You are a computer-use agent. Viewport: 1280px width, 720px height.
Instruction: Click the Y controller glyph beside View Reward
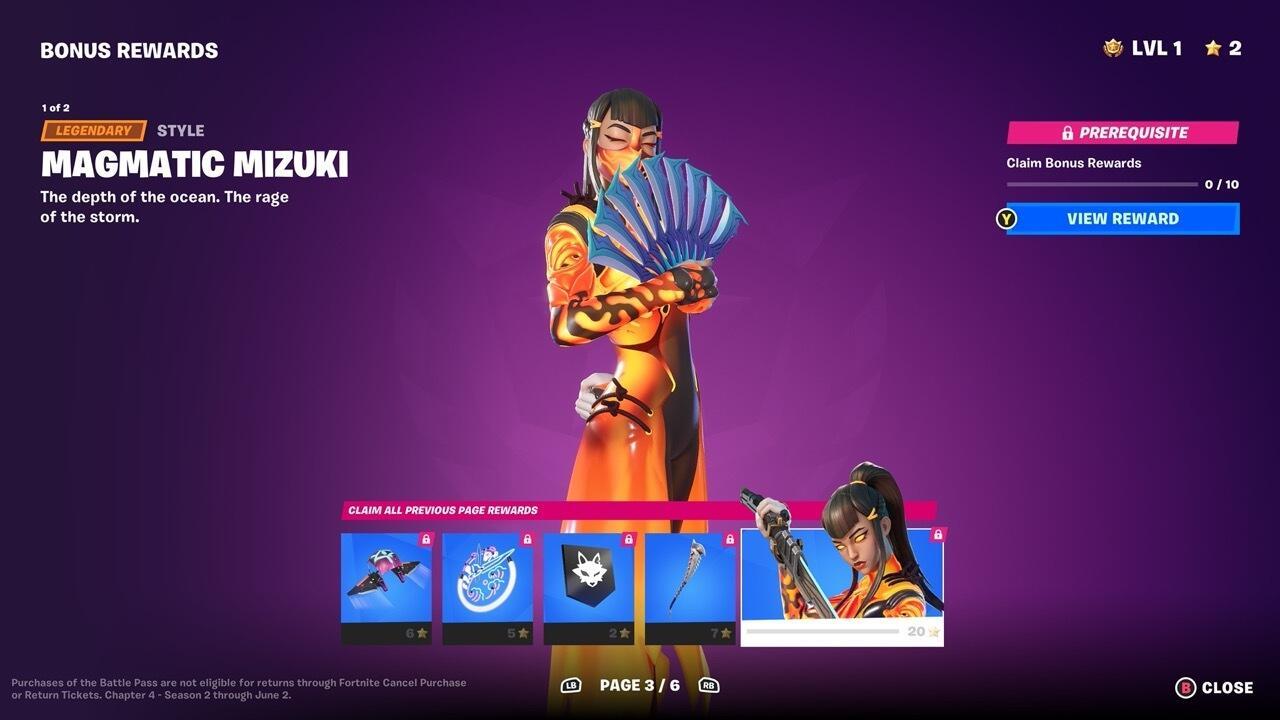point(1004,219)
